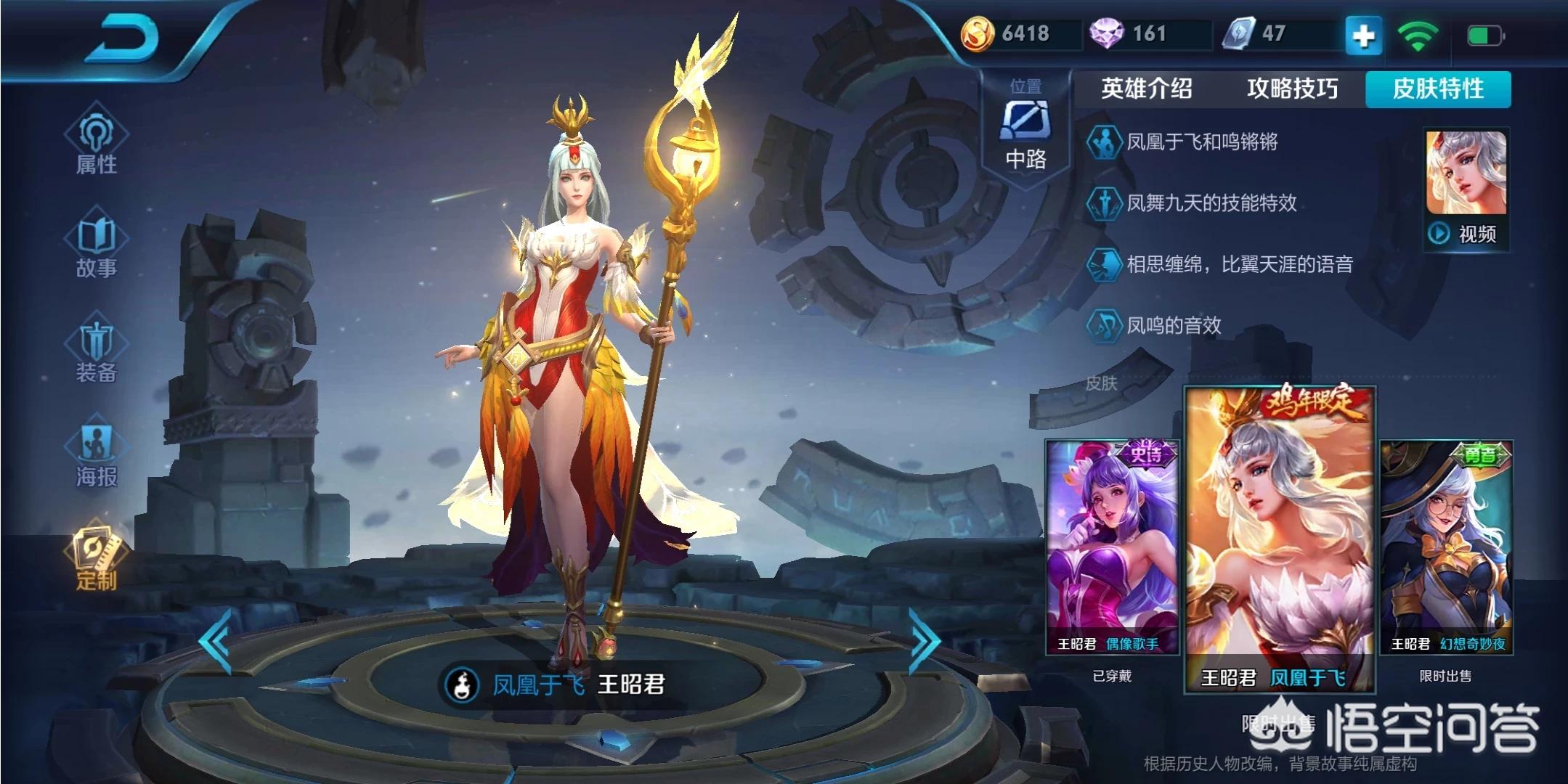The image size is (1568, 784).
Task: Open the 故事 story menu
Action: [96, 246]
